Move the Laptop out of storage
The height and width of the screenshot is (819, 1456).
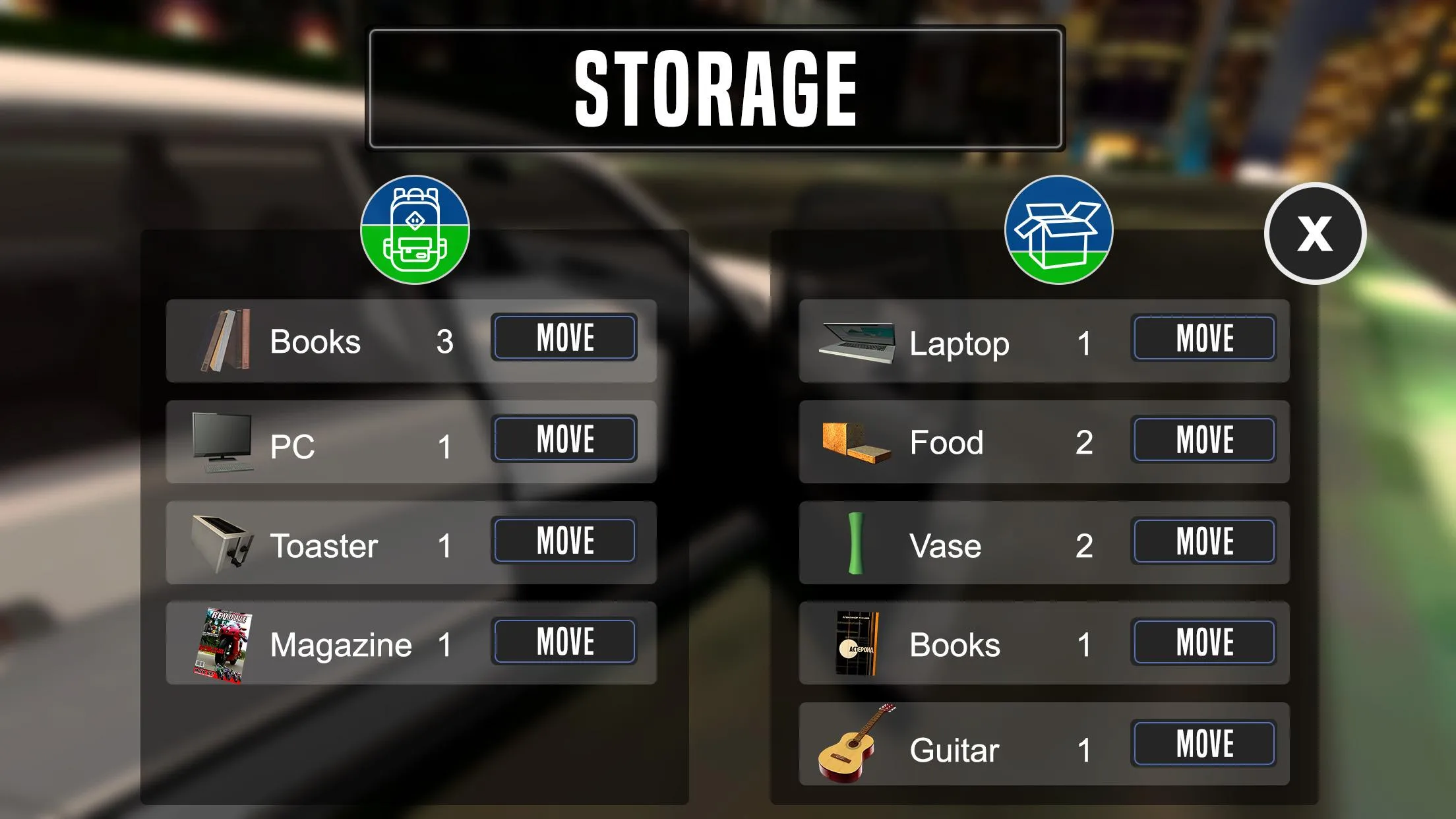pyautogui.click(x=1203, y=338)
